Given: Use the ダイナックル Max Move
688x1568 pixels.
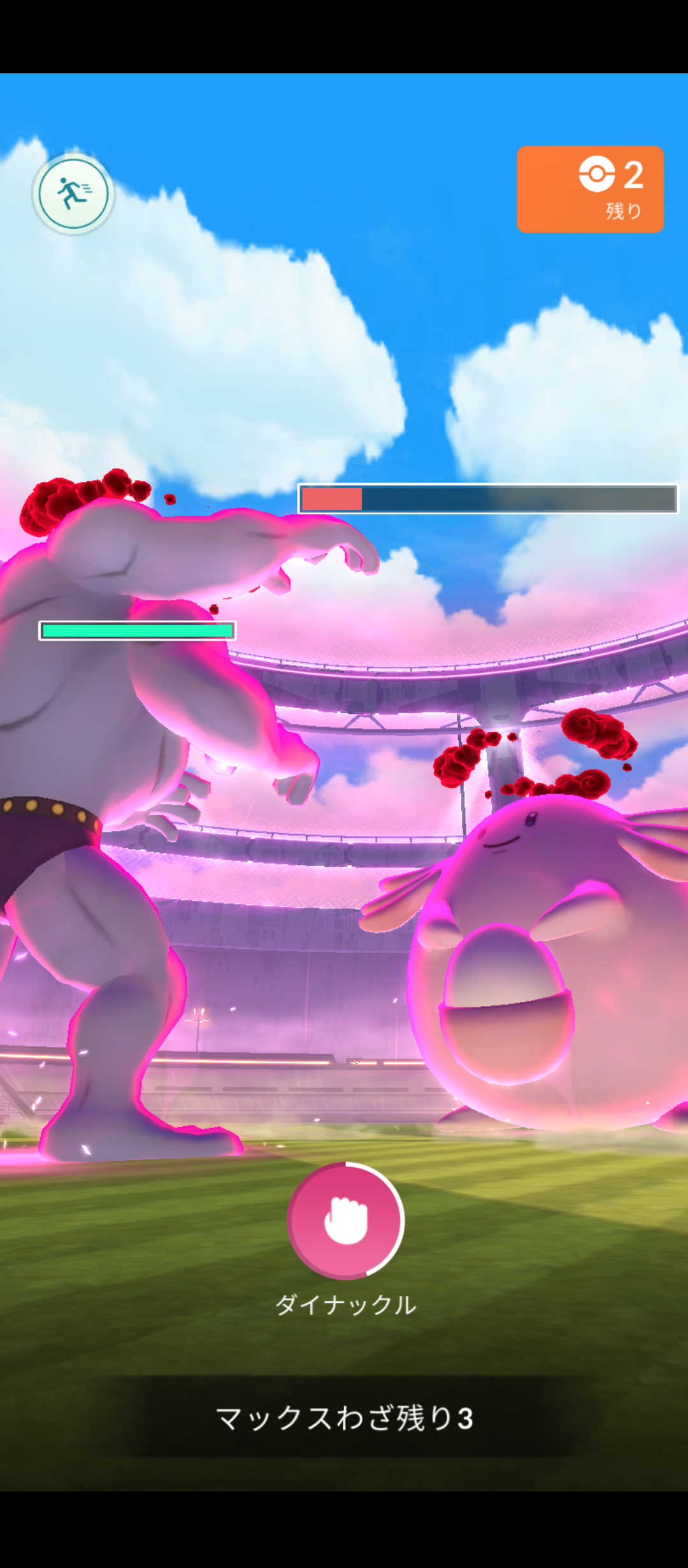Looking at the screenshot, I should point(346,1220).
